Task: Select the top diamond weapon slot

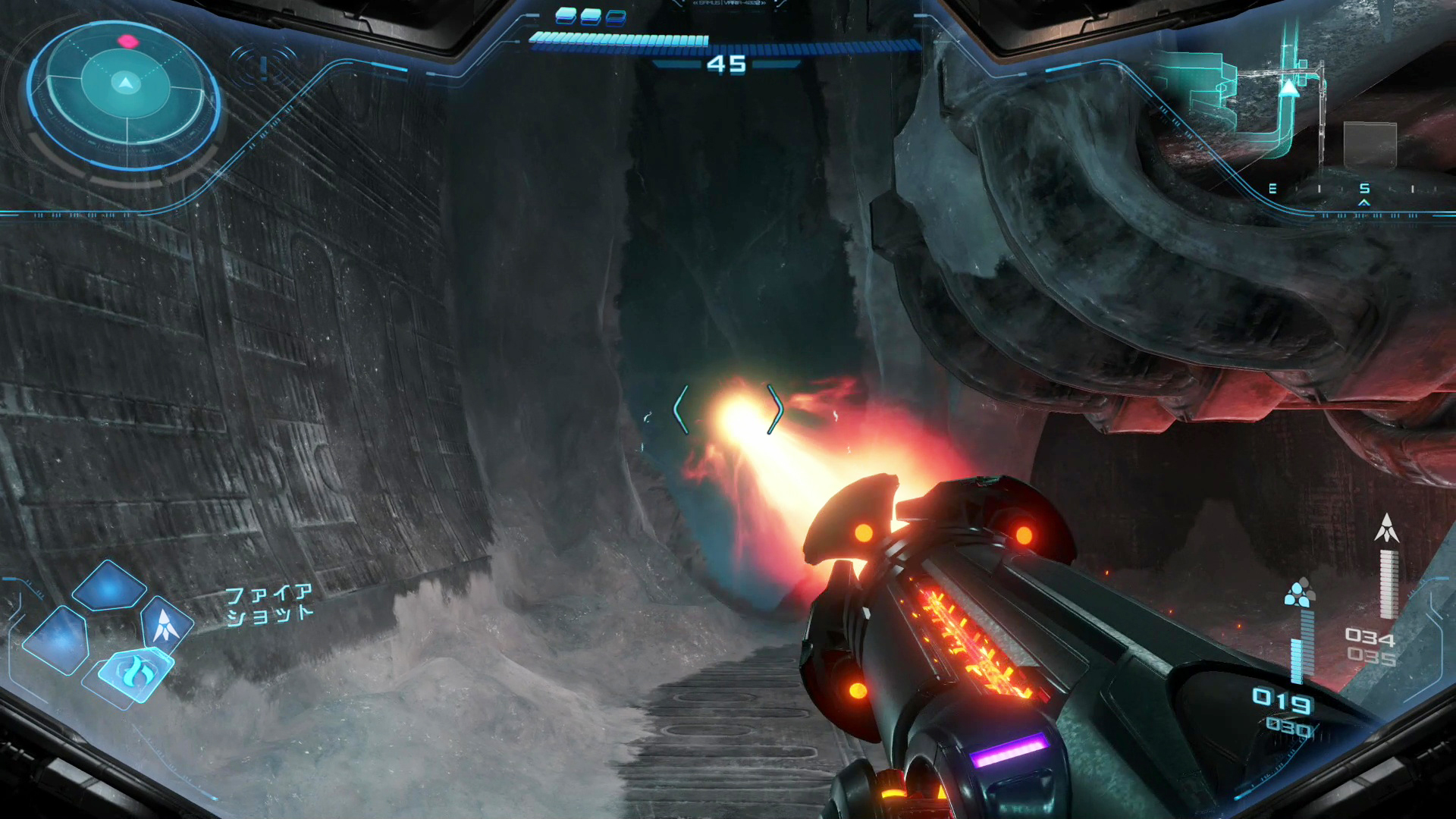Action: point(109,587)
